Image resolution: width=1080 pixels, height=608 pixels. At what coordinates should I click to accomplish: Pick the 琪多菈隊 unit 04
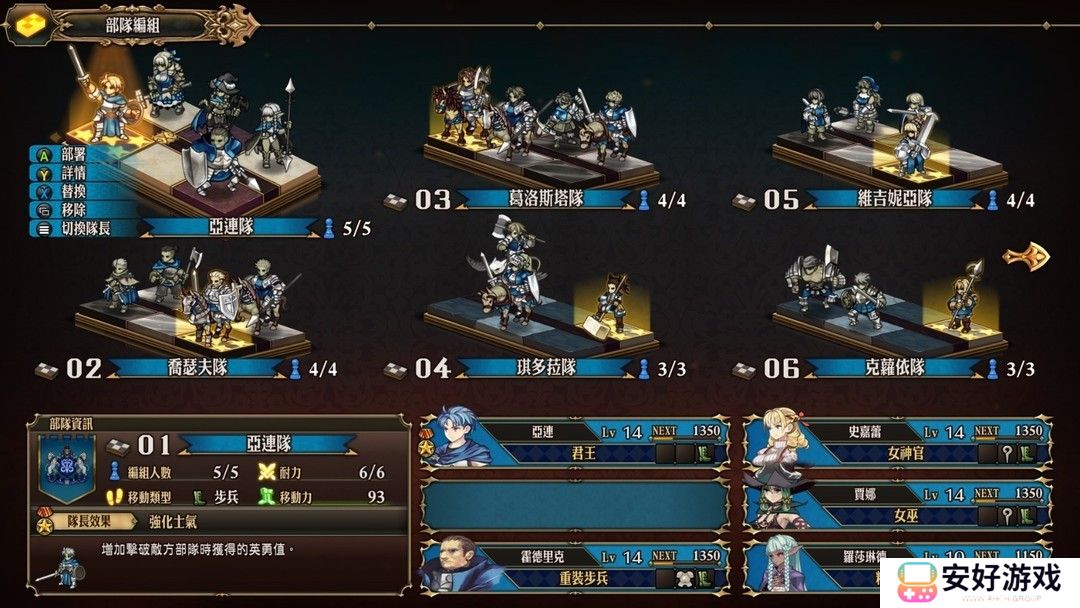pos(545,368)
